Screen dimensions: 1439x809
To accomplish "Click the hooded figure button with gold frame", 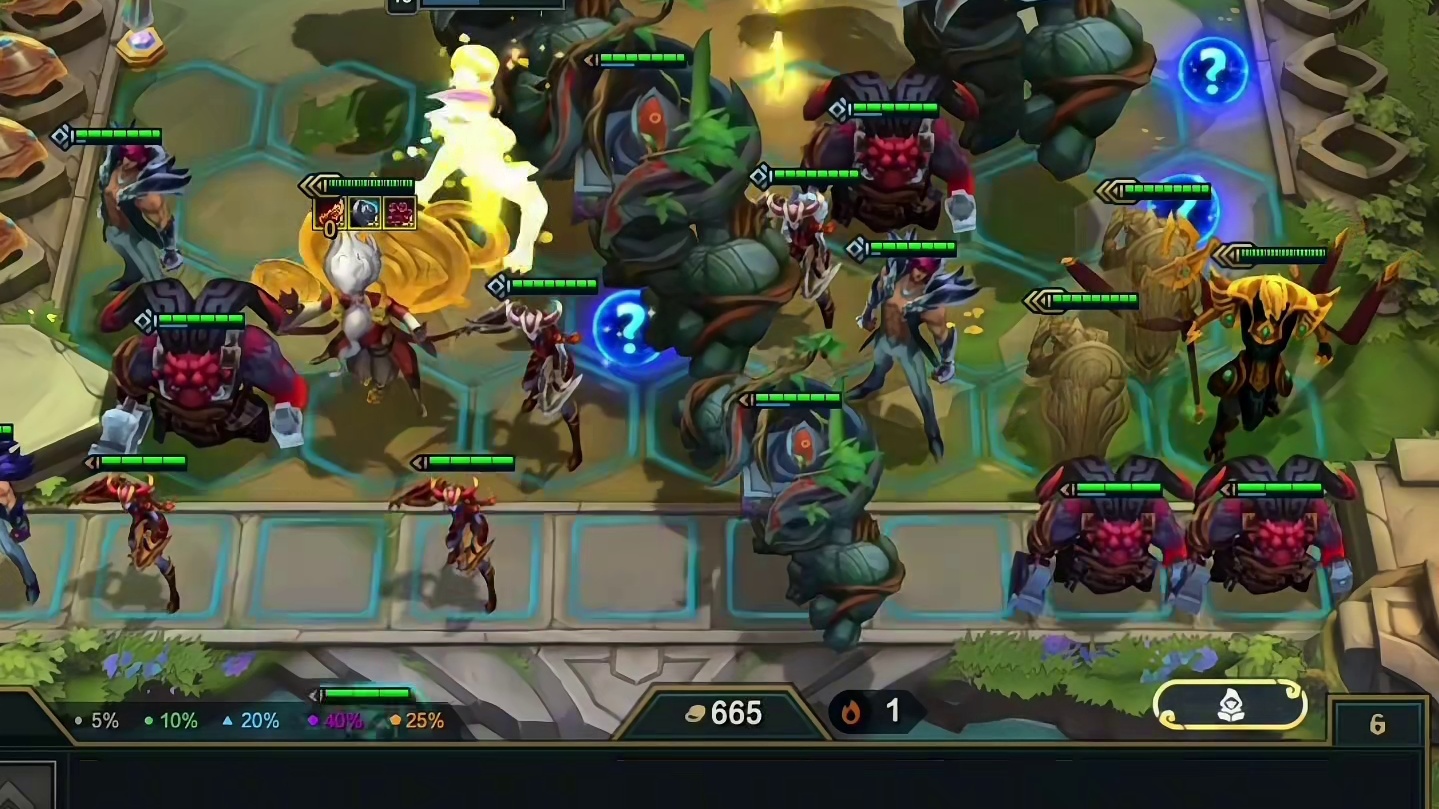I will tap(1230, 706).
